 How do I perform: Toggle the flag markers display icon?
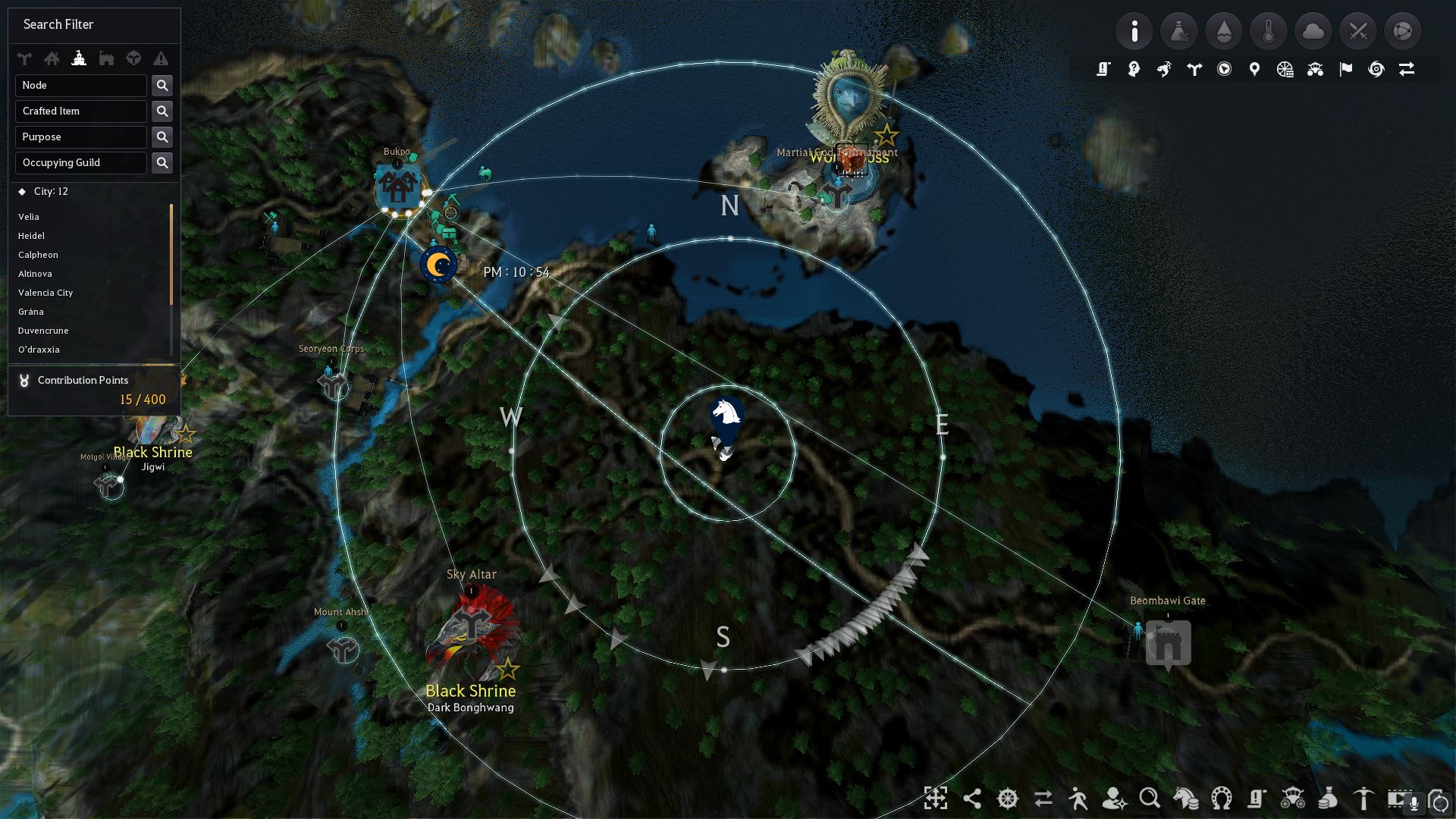[x=1345, y=69]
